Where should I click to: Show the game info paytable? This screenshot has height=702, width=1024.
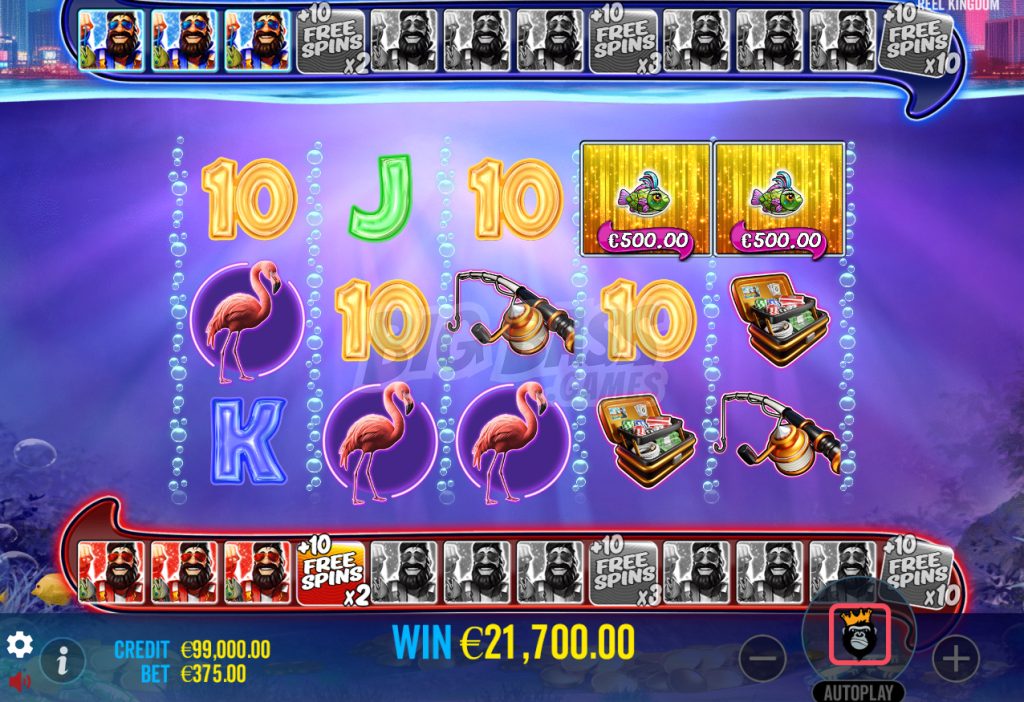63,660
